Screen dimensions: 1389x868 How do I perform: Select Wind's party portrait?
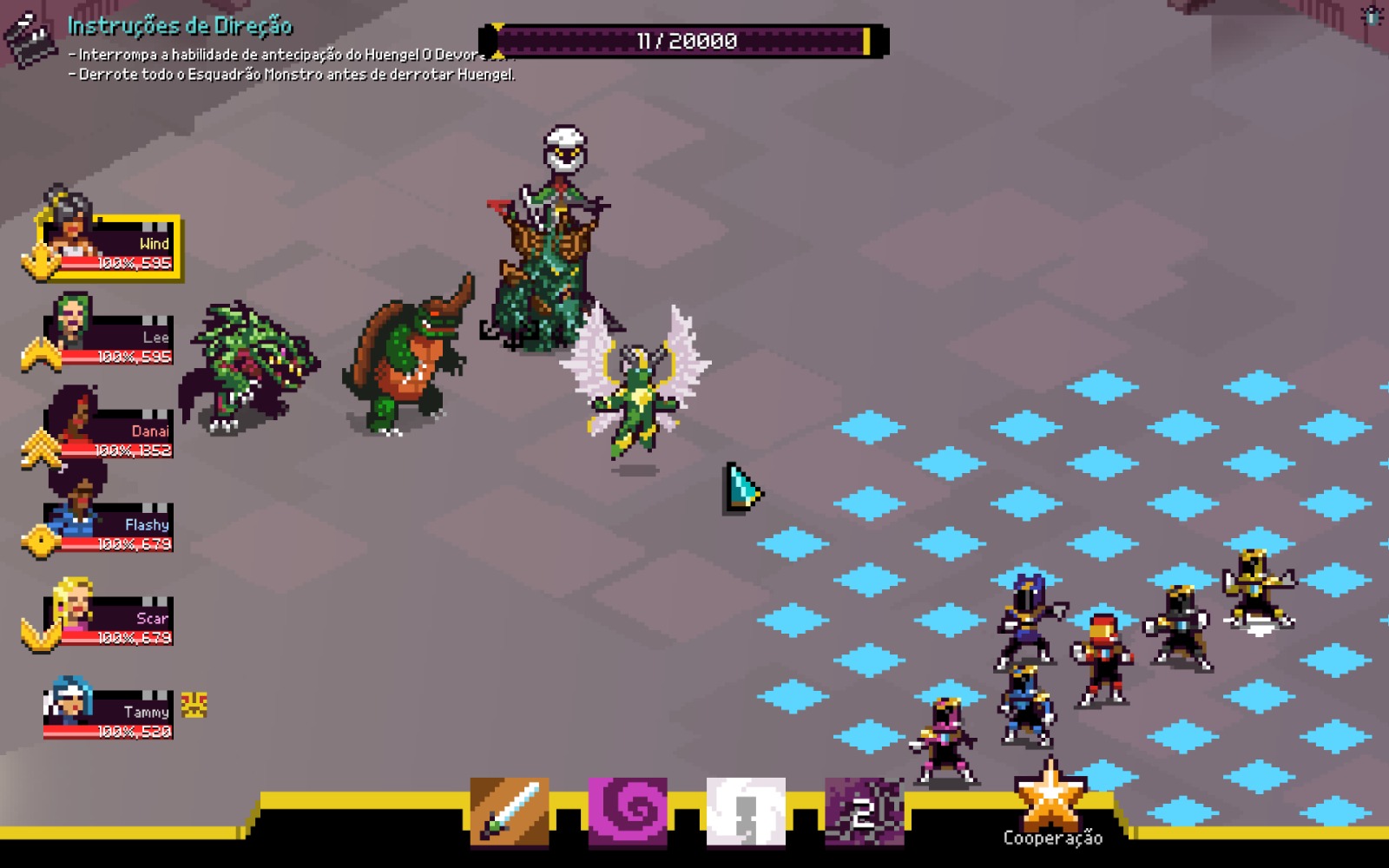(113, 246)
